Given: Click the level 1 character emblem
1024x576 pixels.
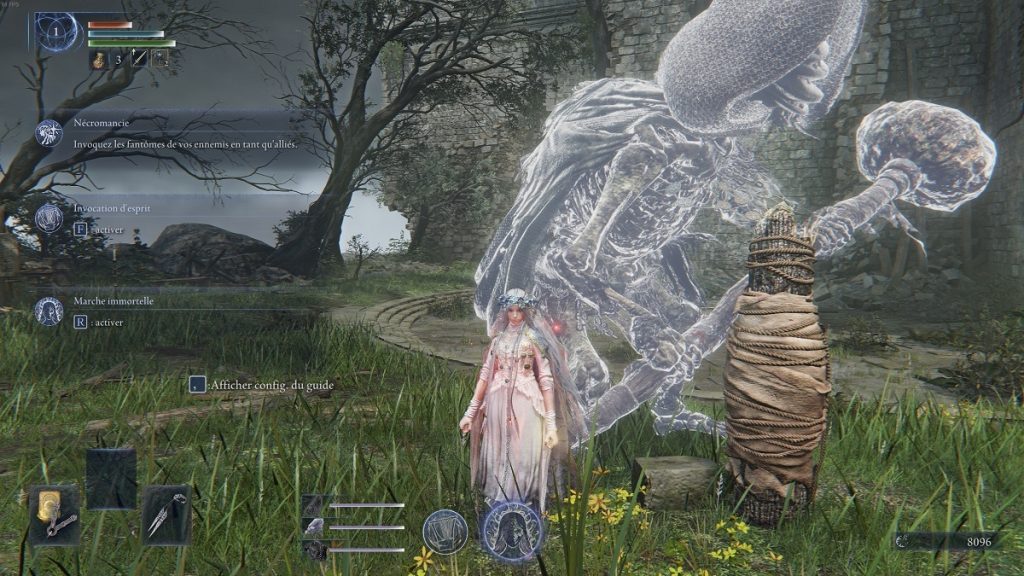Looking at the screenshot, I should (56, 31).
